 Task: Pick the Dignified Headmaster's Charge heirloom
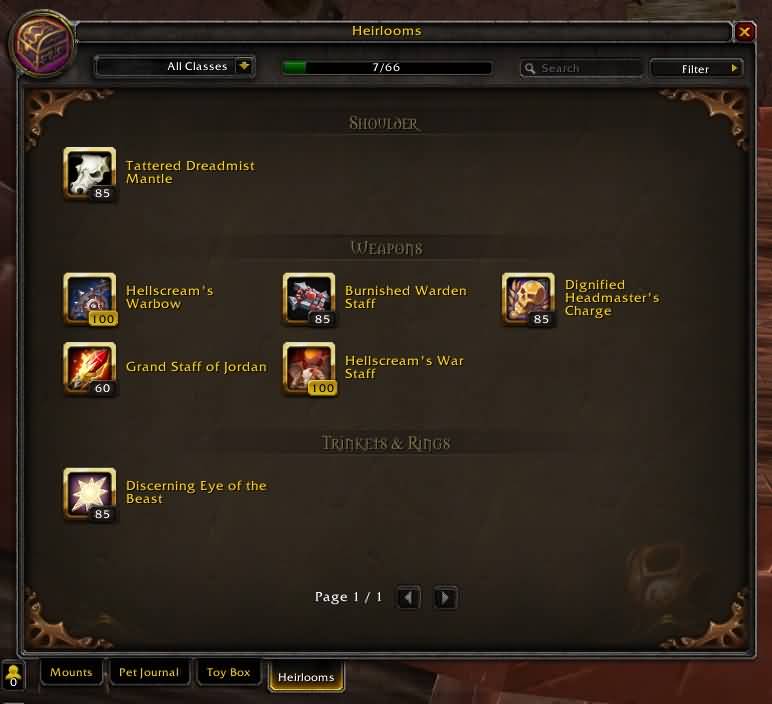[527, 298]
